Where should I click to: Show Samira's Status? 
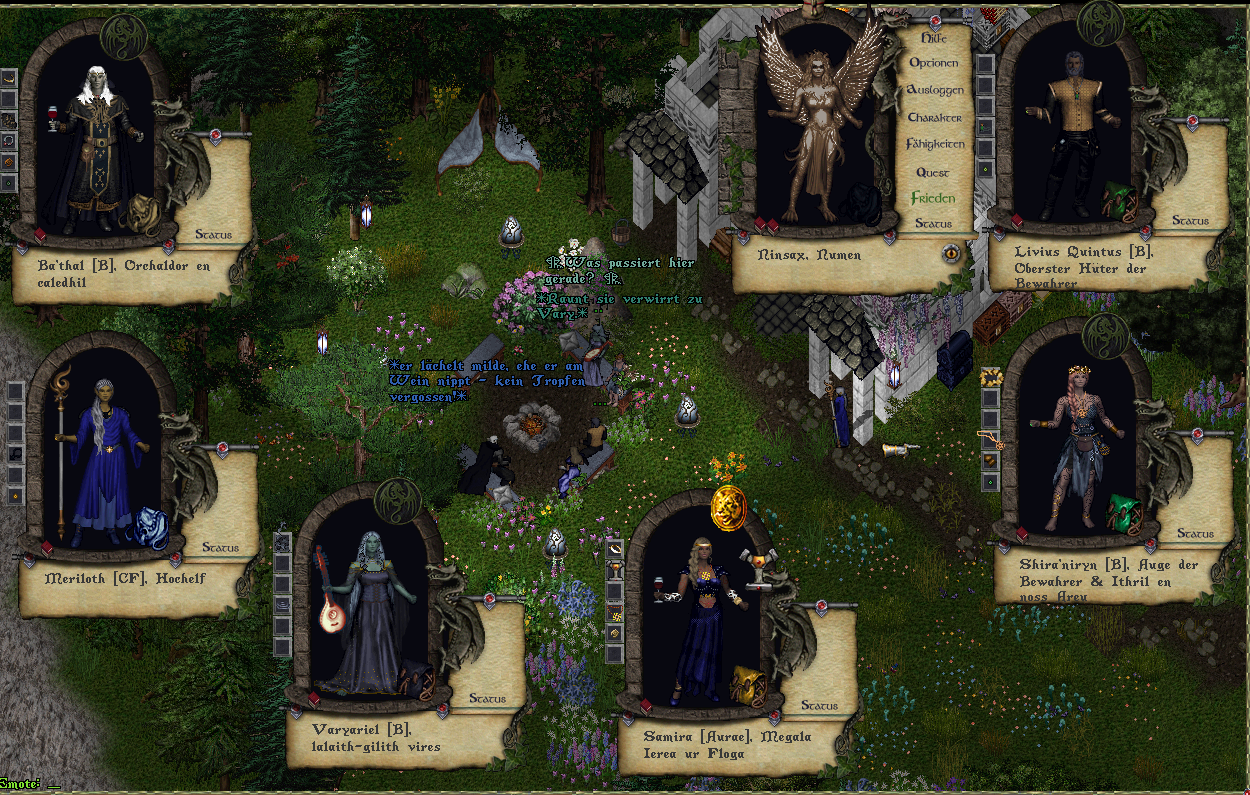click(819, 706)
